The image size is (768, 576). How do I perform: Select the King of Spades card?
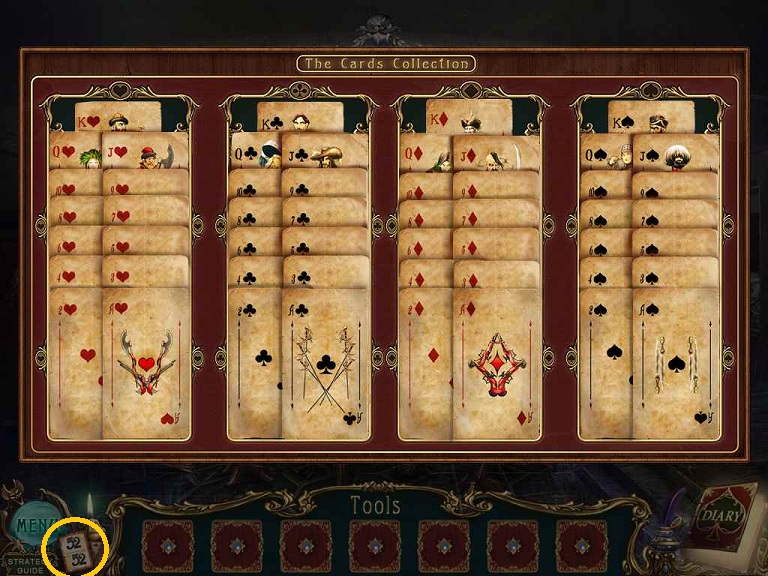[x=650, y=117]
